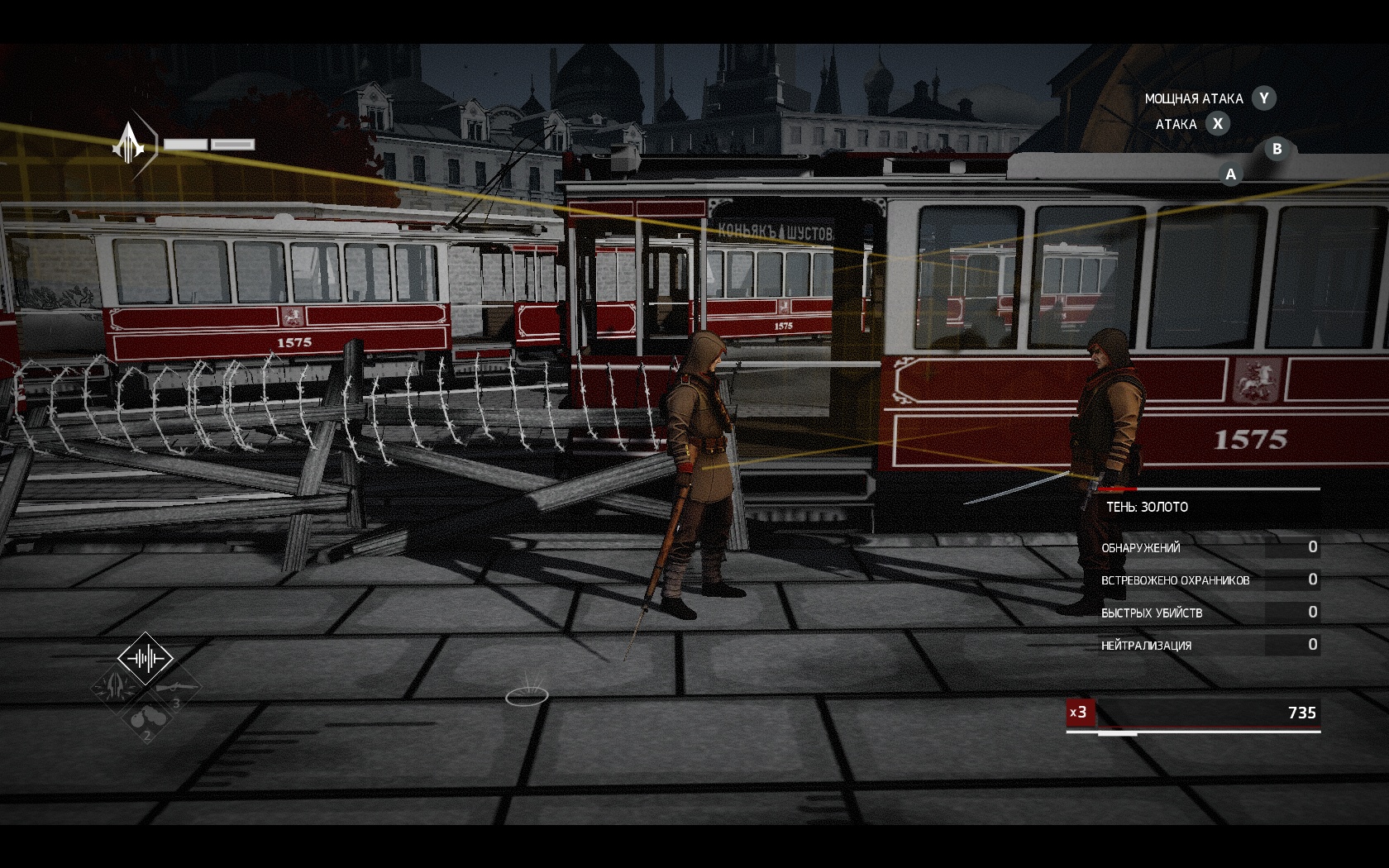
Task: Select the АТАКА label
Action: tap(1175, 124)
